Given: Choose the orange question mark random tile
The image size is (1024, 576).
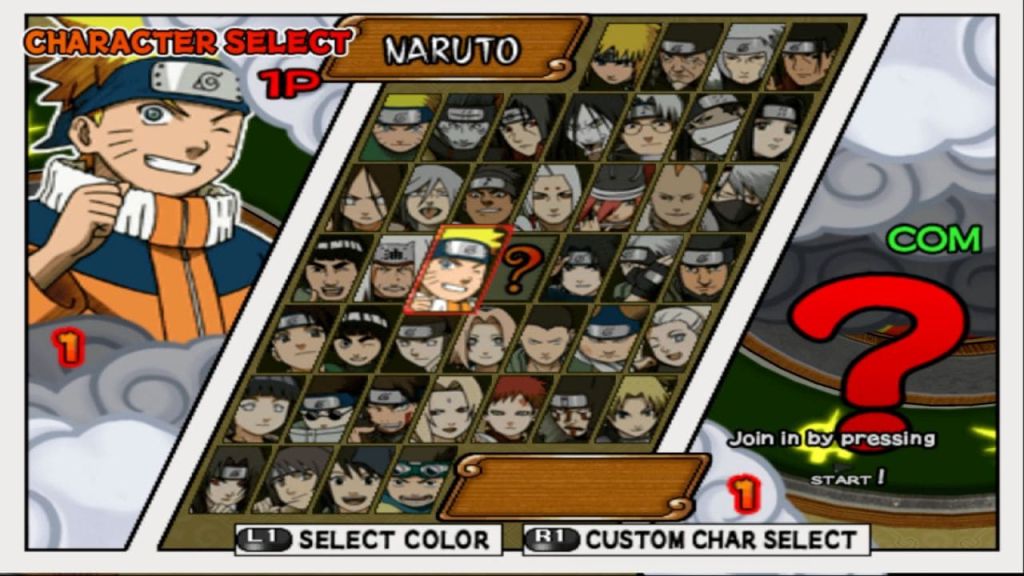Looking at the screenshot, I should click(x=521, y=268).
